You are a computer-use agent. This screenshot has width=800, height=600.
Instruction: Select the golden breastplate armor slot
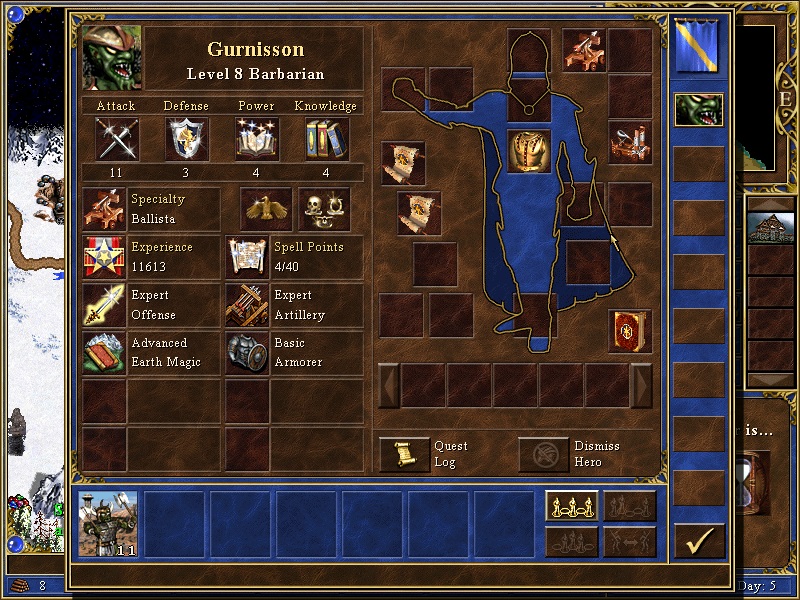pos(529,151)
